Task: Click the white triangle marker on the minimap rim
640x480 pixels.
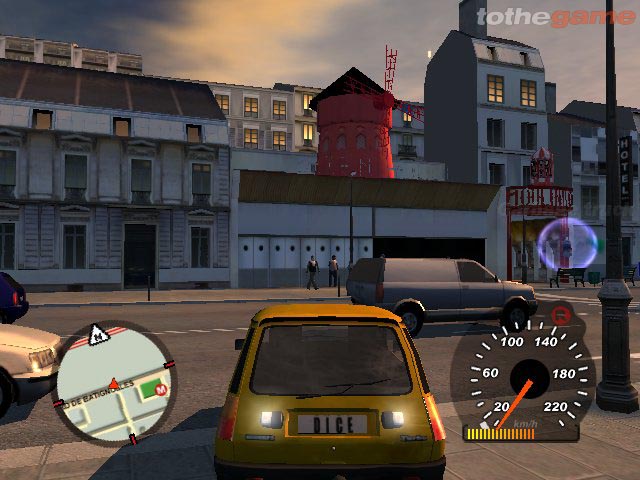Action: click(x=99, y=336)
